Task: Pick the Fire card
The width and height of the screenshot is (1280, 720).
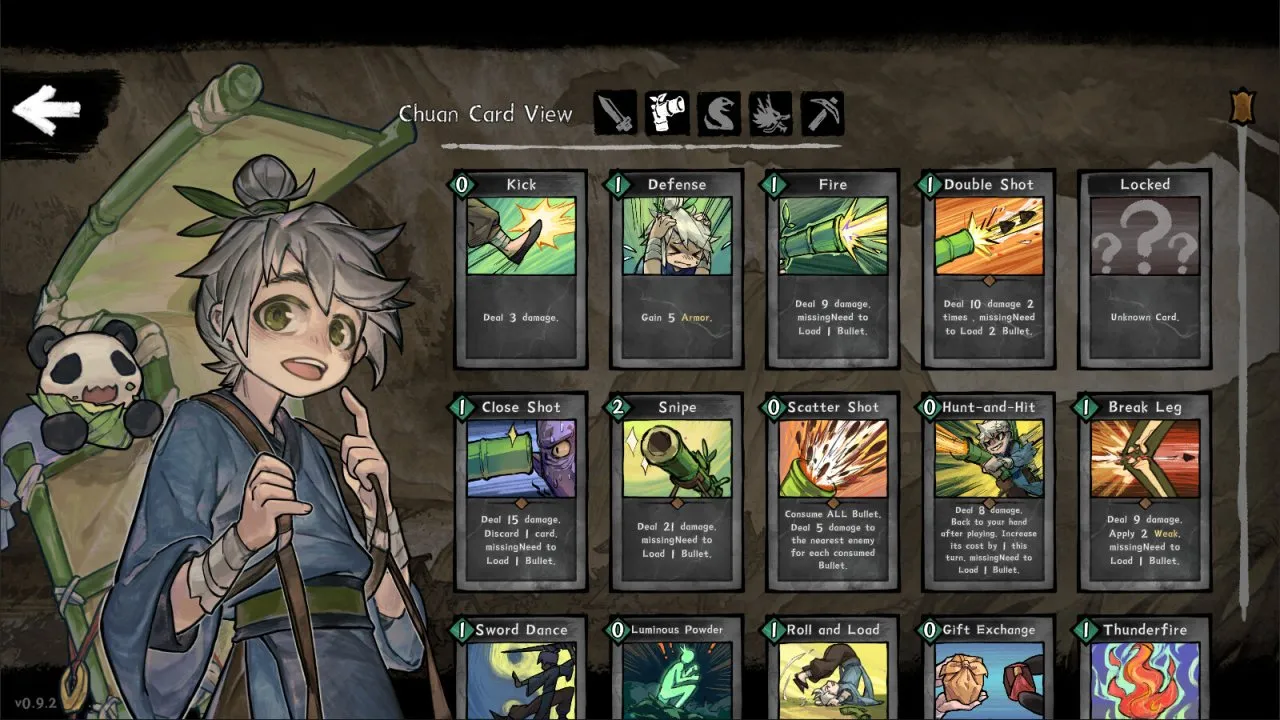Action: (832, 269)
